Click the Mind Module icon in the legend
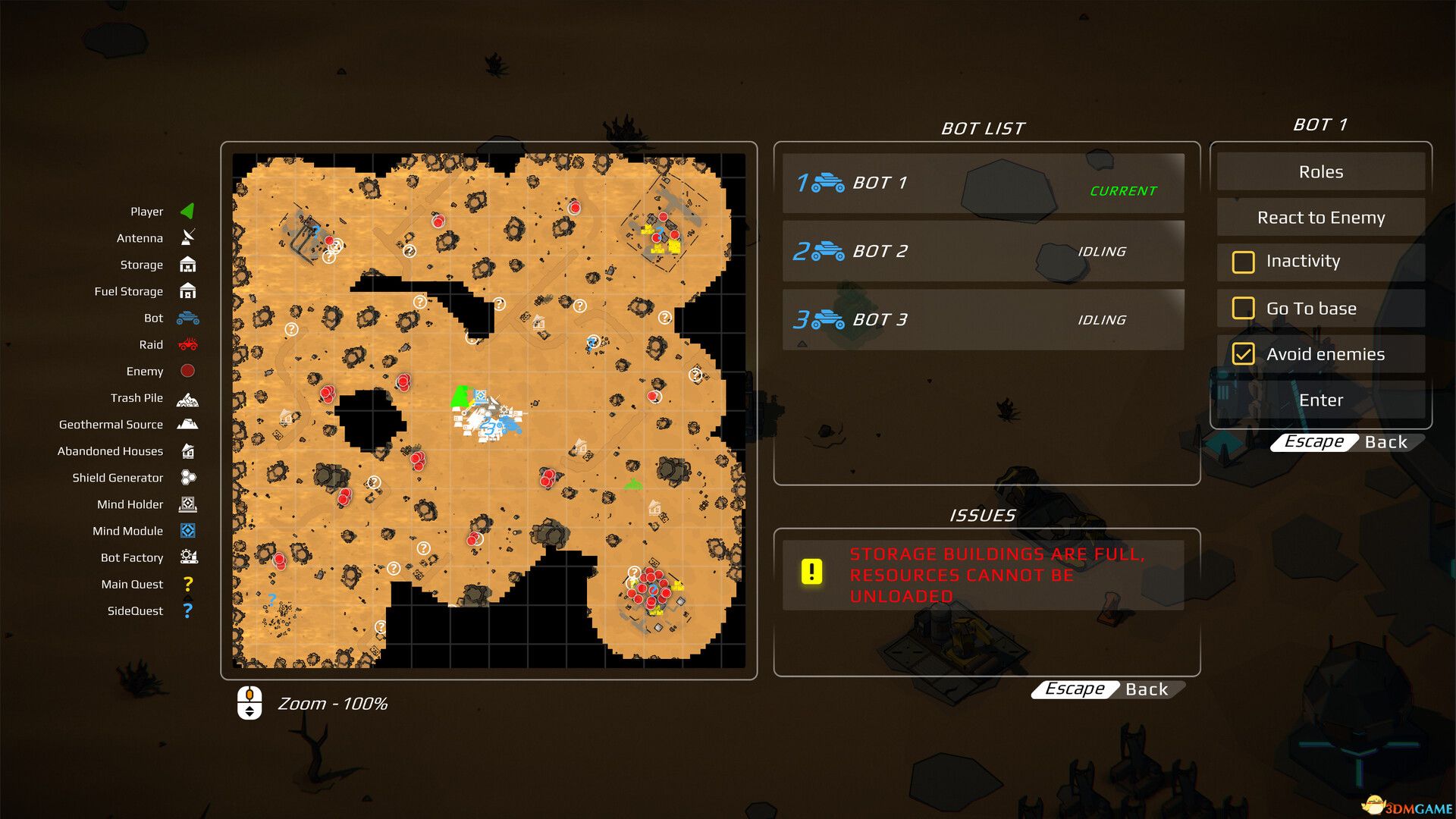The width and height of the screenshot is (1456, 819). 188,531
